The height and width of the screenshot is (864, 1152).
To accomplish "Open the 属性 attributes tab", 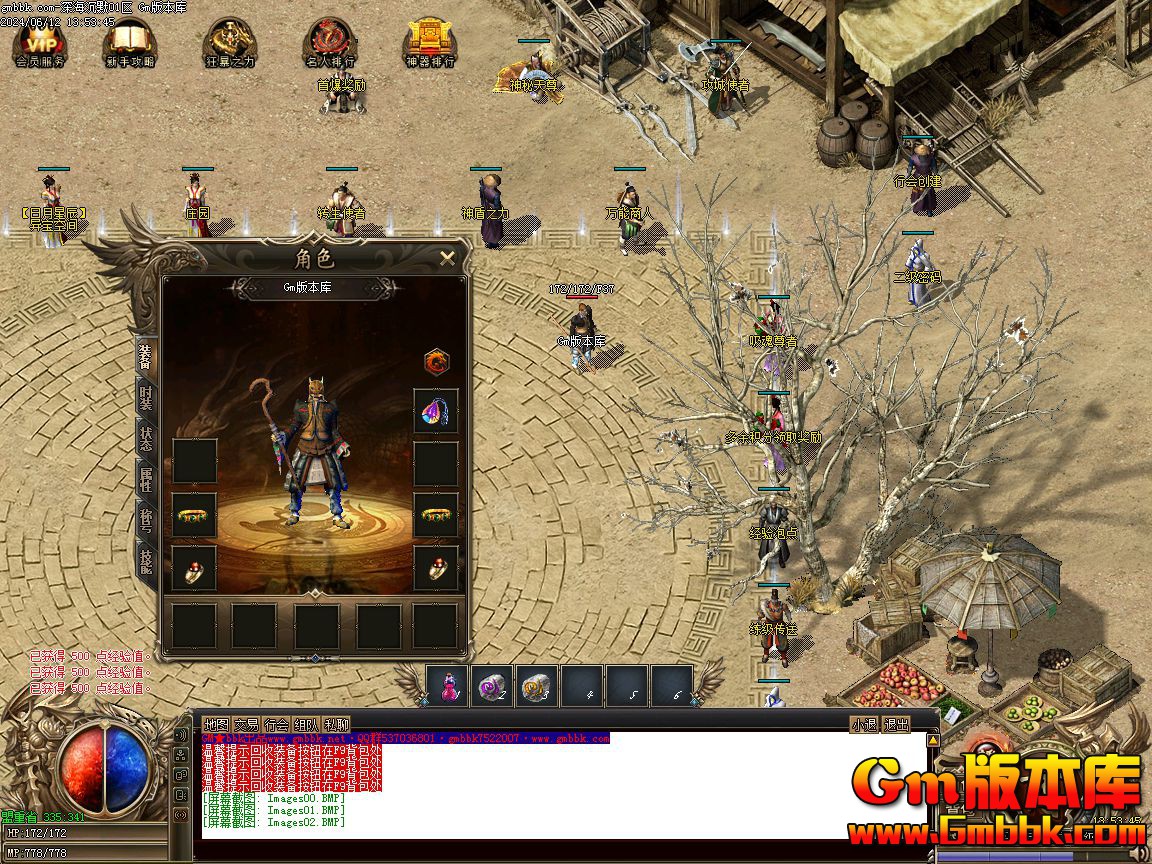I will (145, 482).
